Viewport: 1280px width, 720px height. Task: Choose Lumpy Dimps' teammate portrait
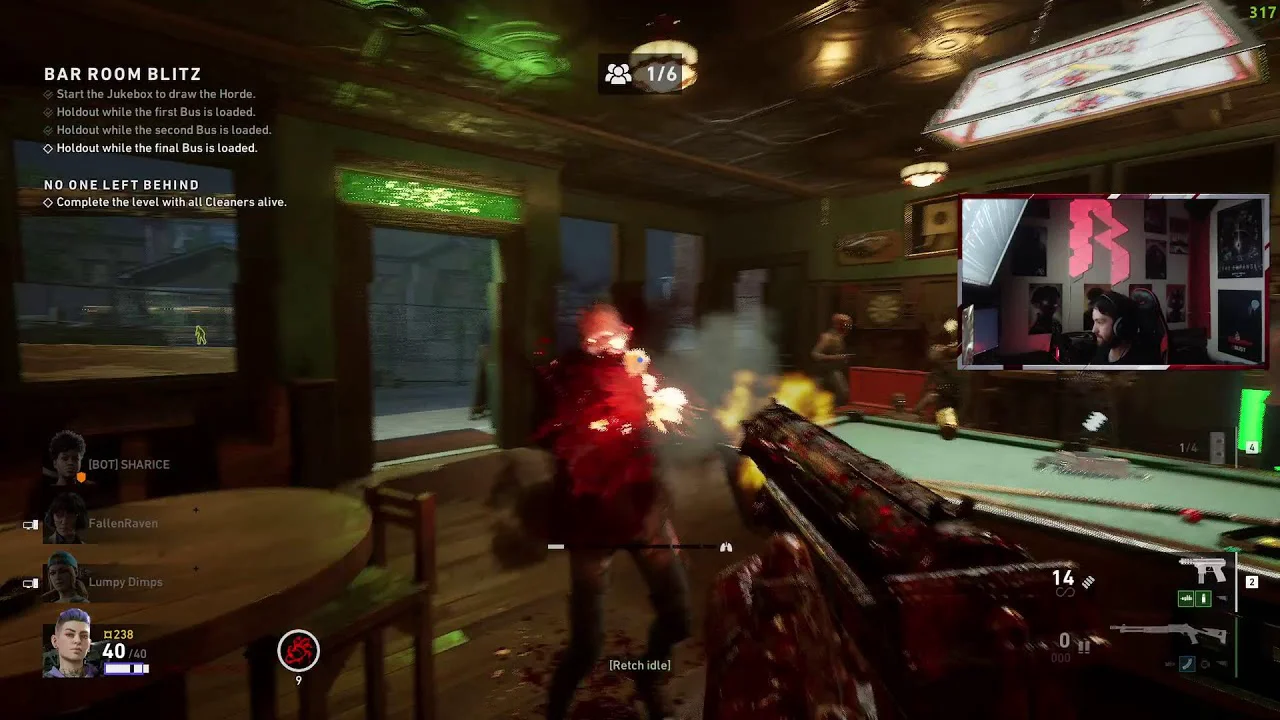66,580
